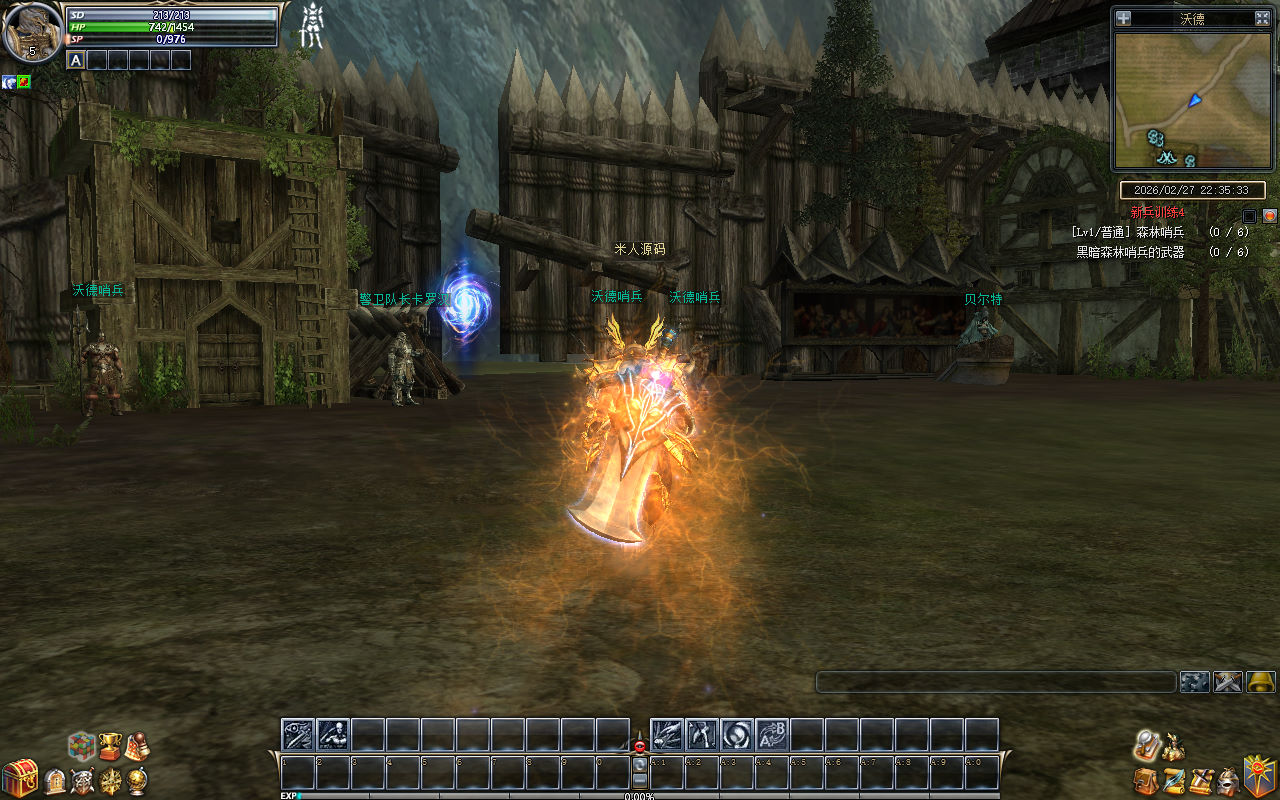
Task: Click the golden bell notification button
Action: pyautogui.click(x=1261, y=682)
